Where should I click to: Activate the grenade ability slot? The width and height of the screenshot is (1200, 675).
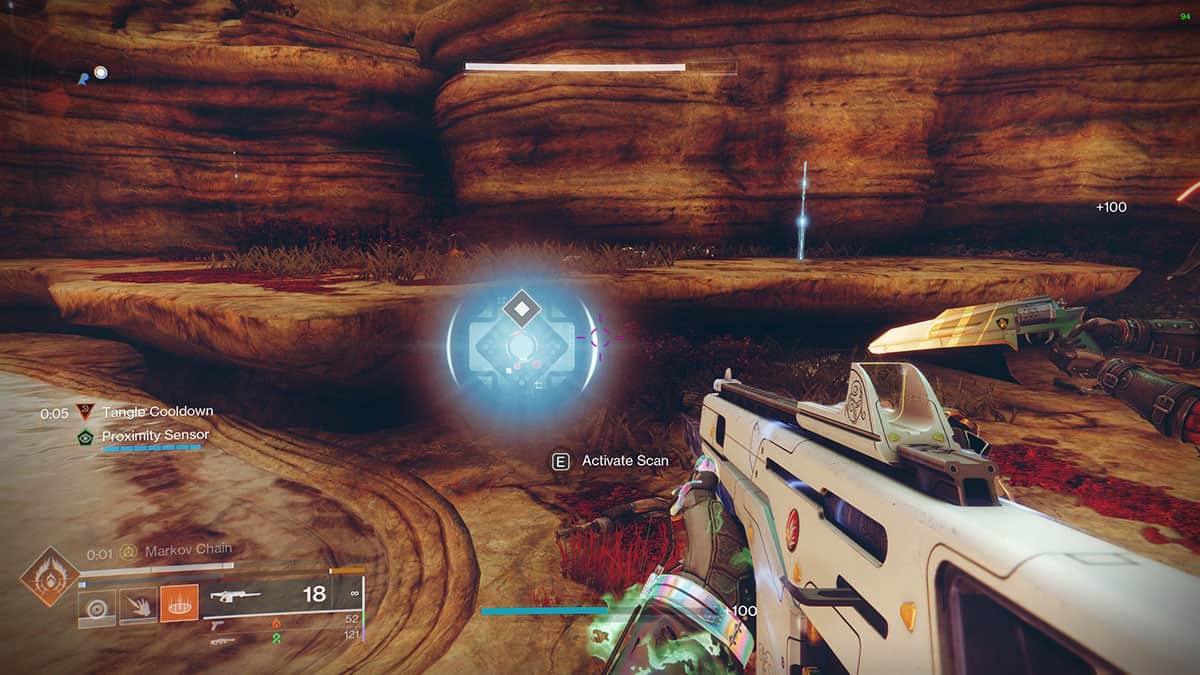tap(97, 606)
